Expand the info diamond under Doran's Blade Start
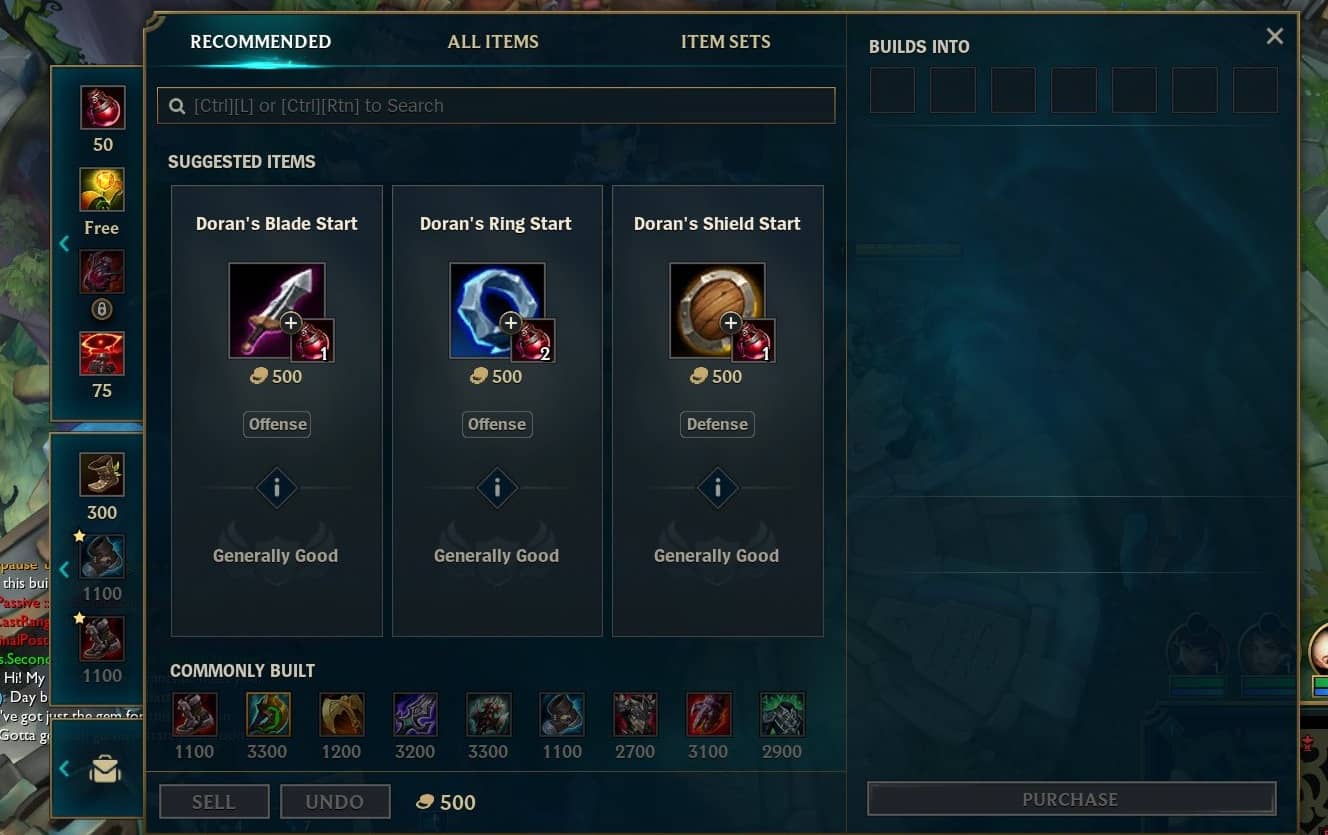The height and width of the screenshot is (835, 1328). coord(277,488)
